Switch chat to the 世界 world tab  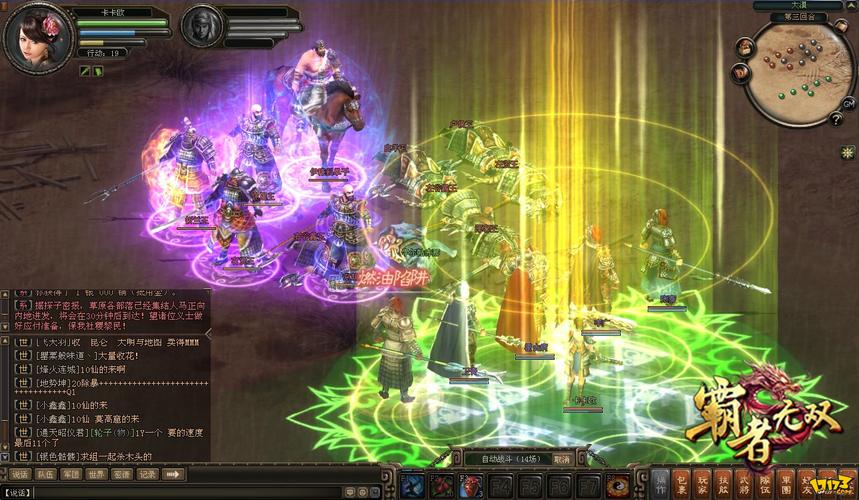[x=97, y=474]
